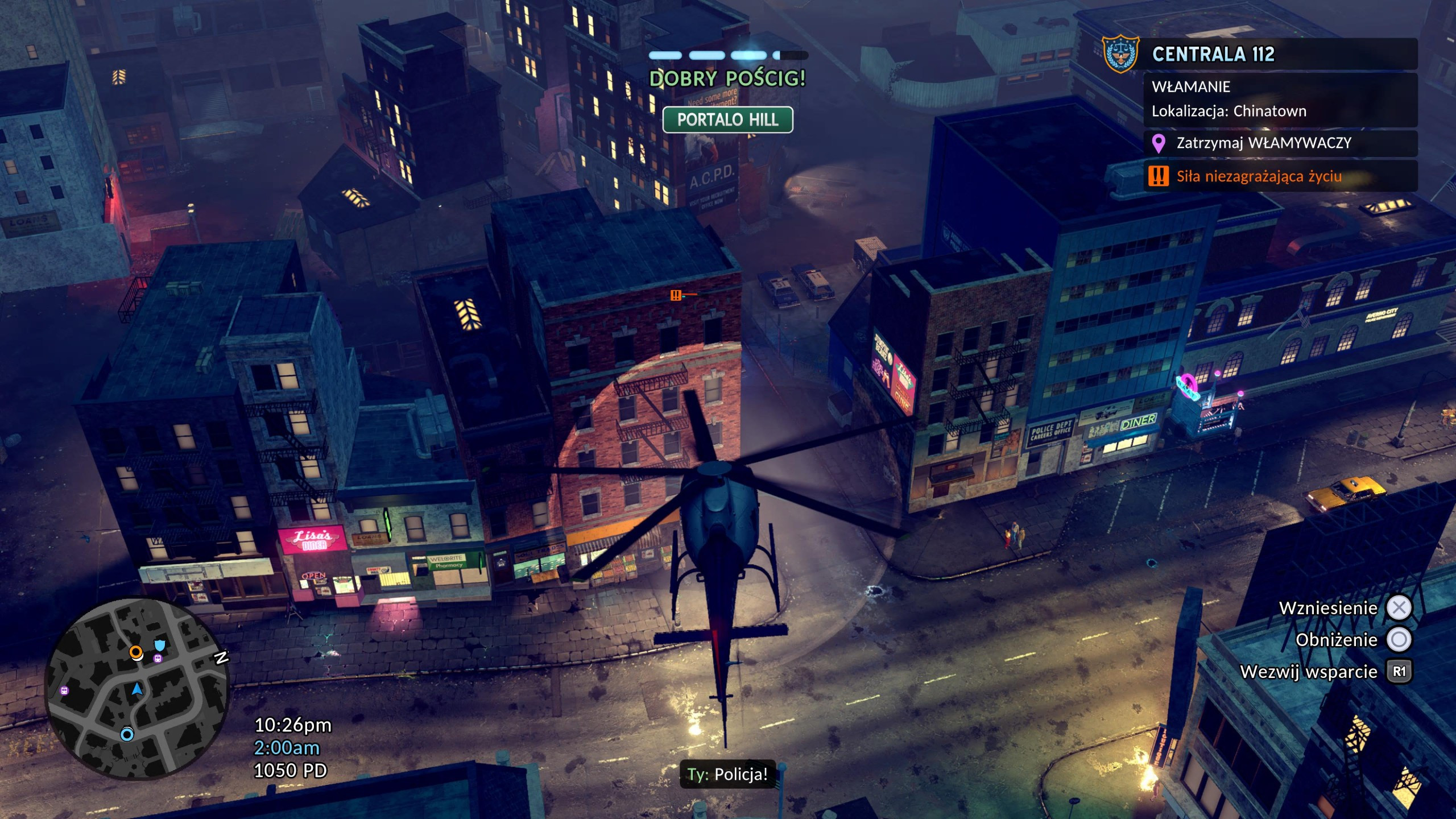
Task: Click the Portalo Hill district label
Action: tap(727, 120)
